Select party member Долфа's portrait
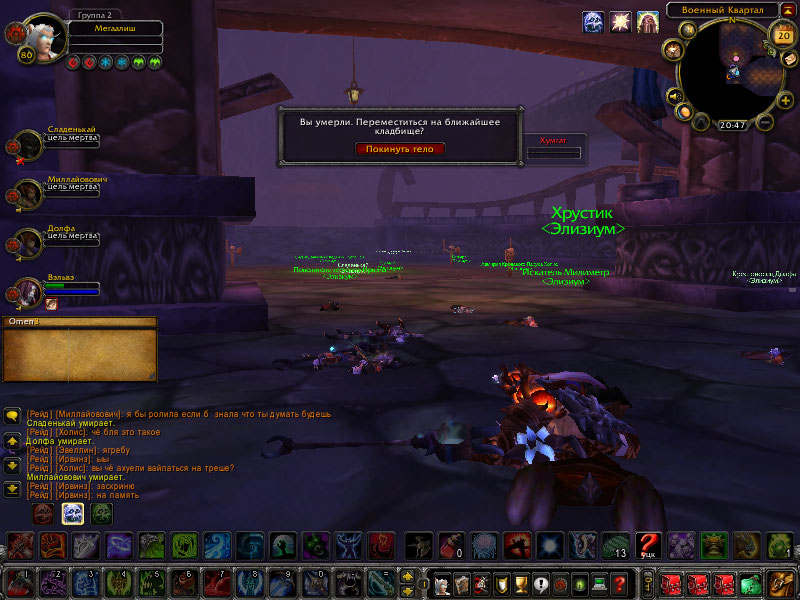800x600 pixels. 27,242
